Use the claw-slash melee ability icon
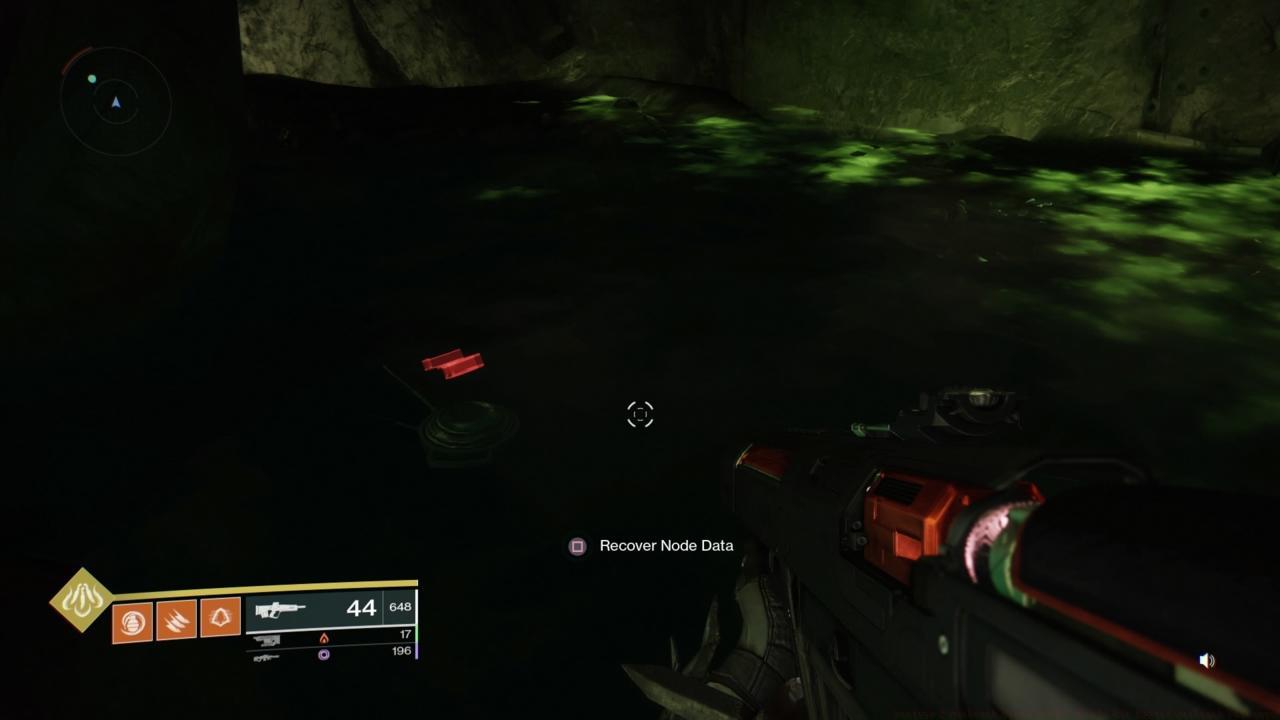Image resolution: width=1280 pixels, height=720 pixels. point(176,622)
